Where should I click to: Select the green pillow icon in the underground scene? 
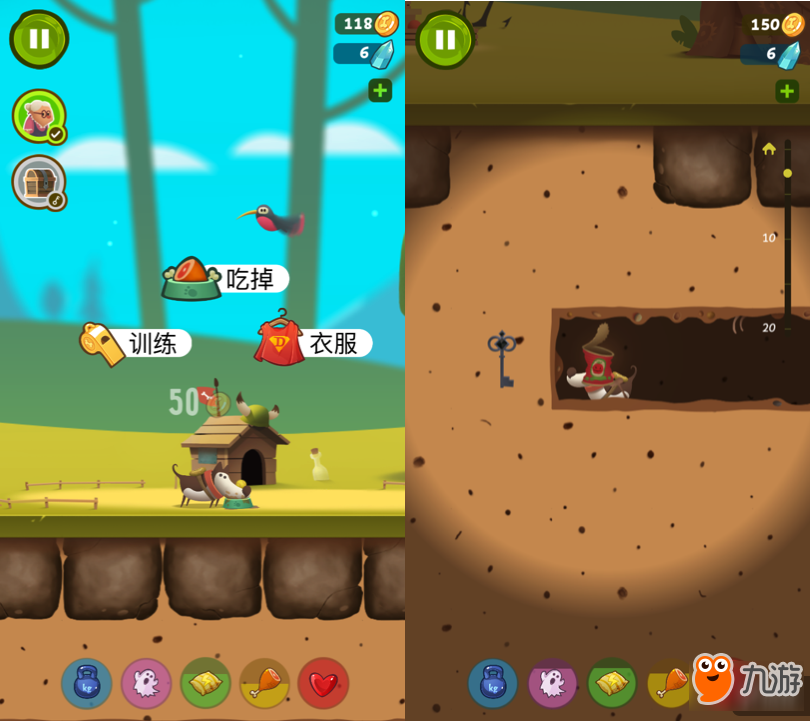point(612,684)
